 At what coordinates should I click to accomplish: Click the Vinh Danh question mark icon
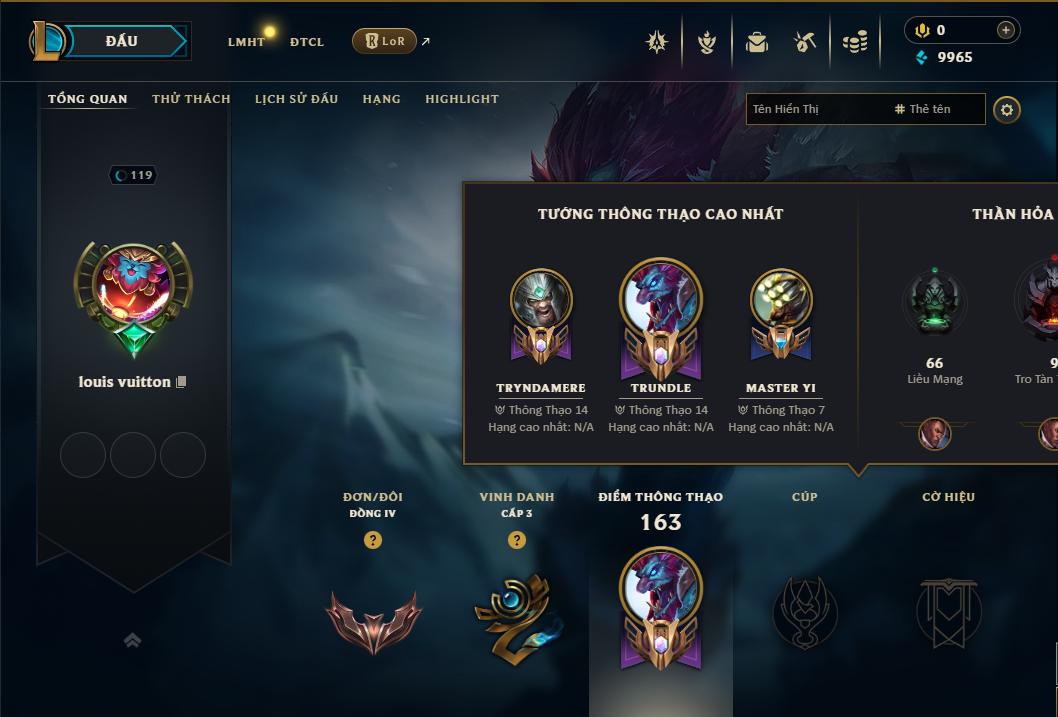517,540
